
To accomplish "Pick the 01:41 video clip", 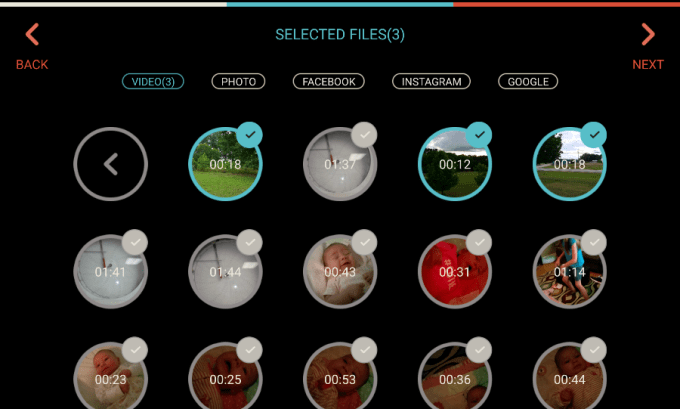I will [x=111, y=271].
